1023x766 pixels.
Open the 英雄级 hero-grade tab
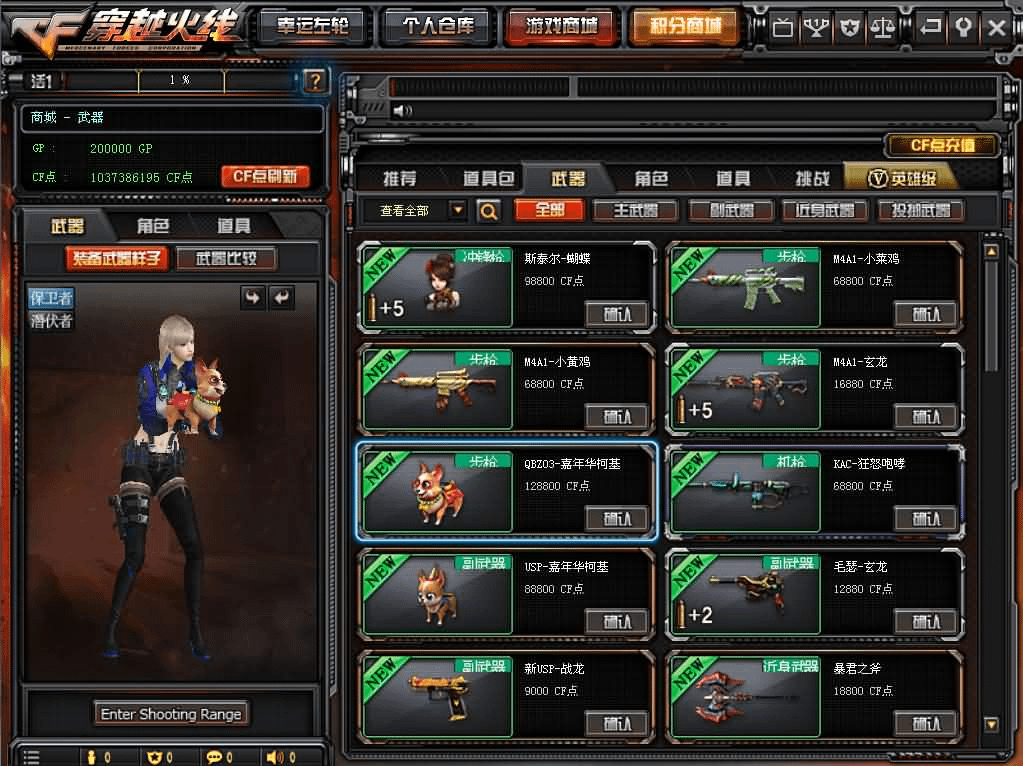900,179
